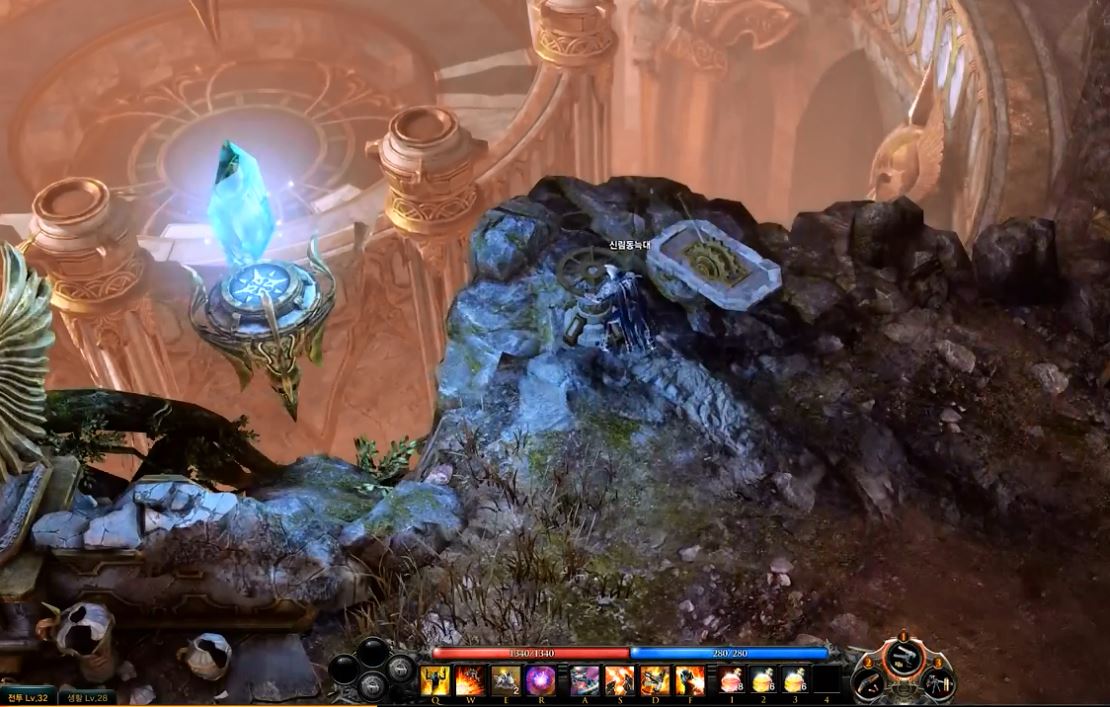Screen dimensions: 1110x707
Task: Activate the D skill in the hotbar
Action: [x=655, y=680]
